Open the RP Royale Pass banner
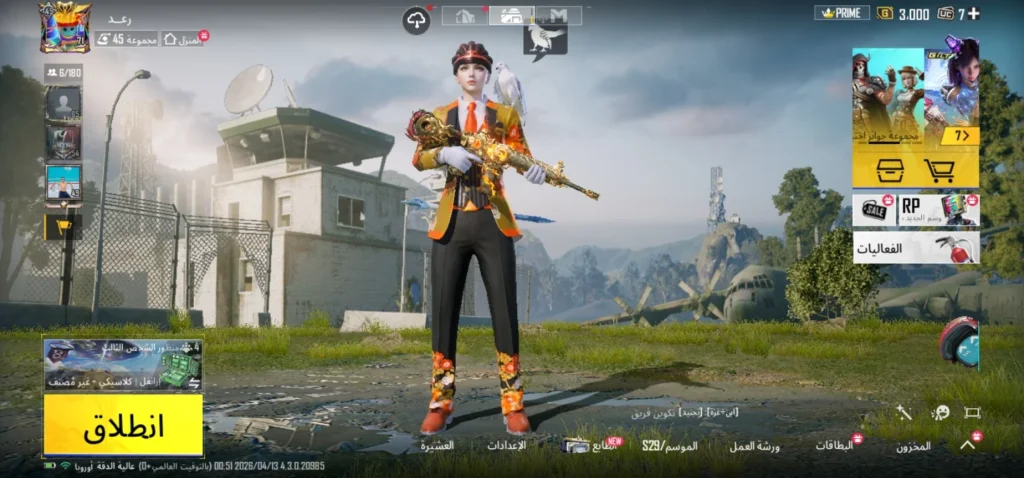This screenshot has width=1024, height=478. [938, 209]
